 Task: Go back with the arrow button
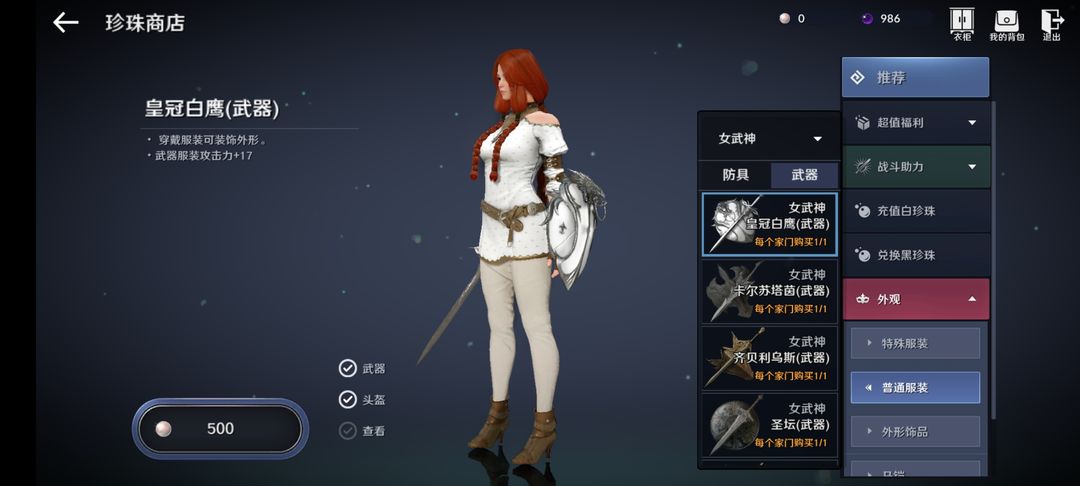pyautogui.click(x=66, y=22)
